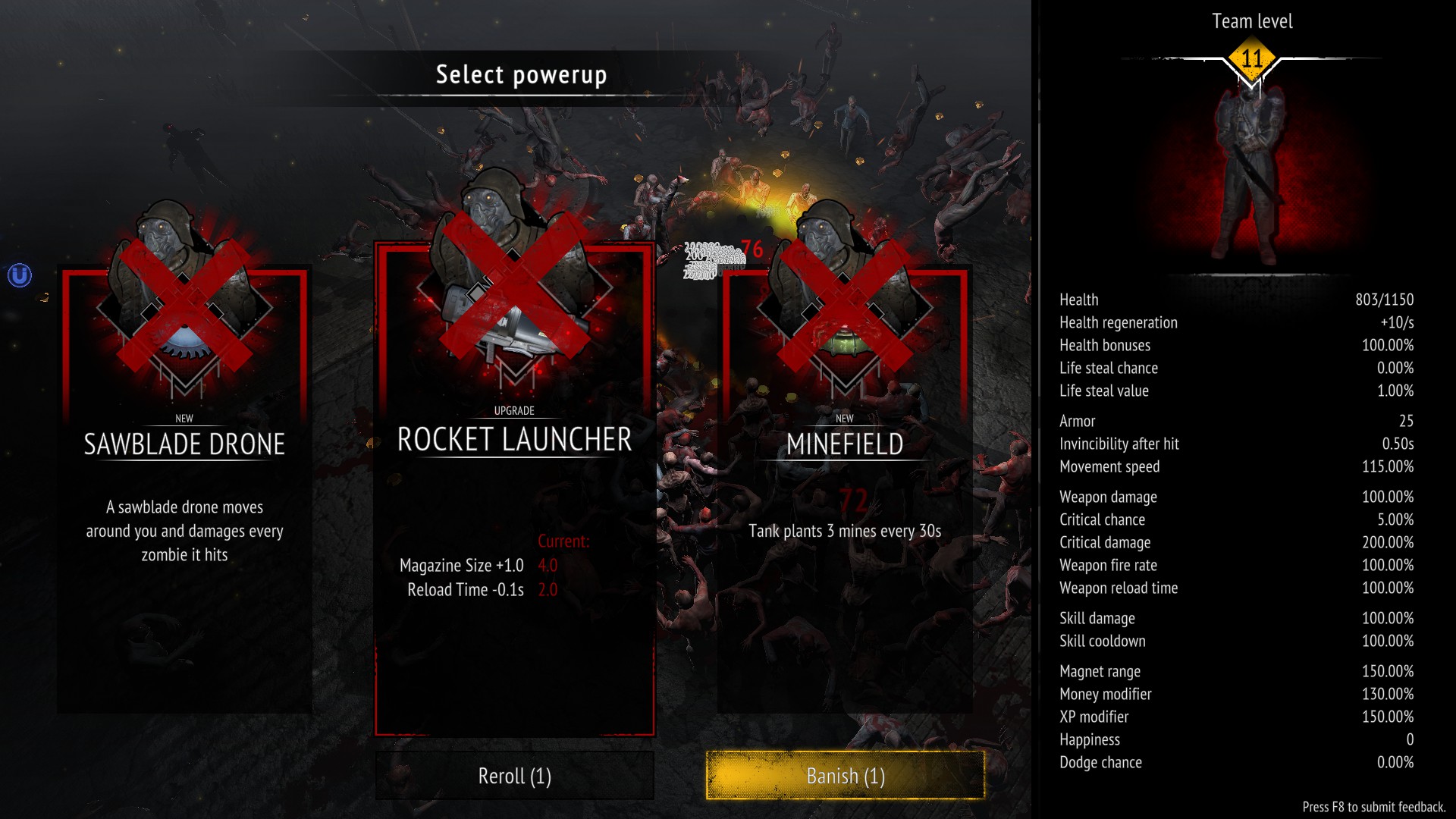Click the blue circular U overlay icon
Image resolution: width=1456 pixels, height=819 pixels.
pyautogui.click(x=20, y=275)
